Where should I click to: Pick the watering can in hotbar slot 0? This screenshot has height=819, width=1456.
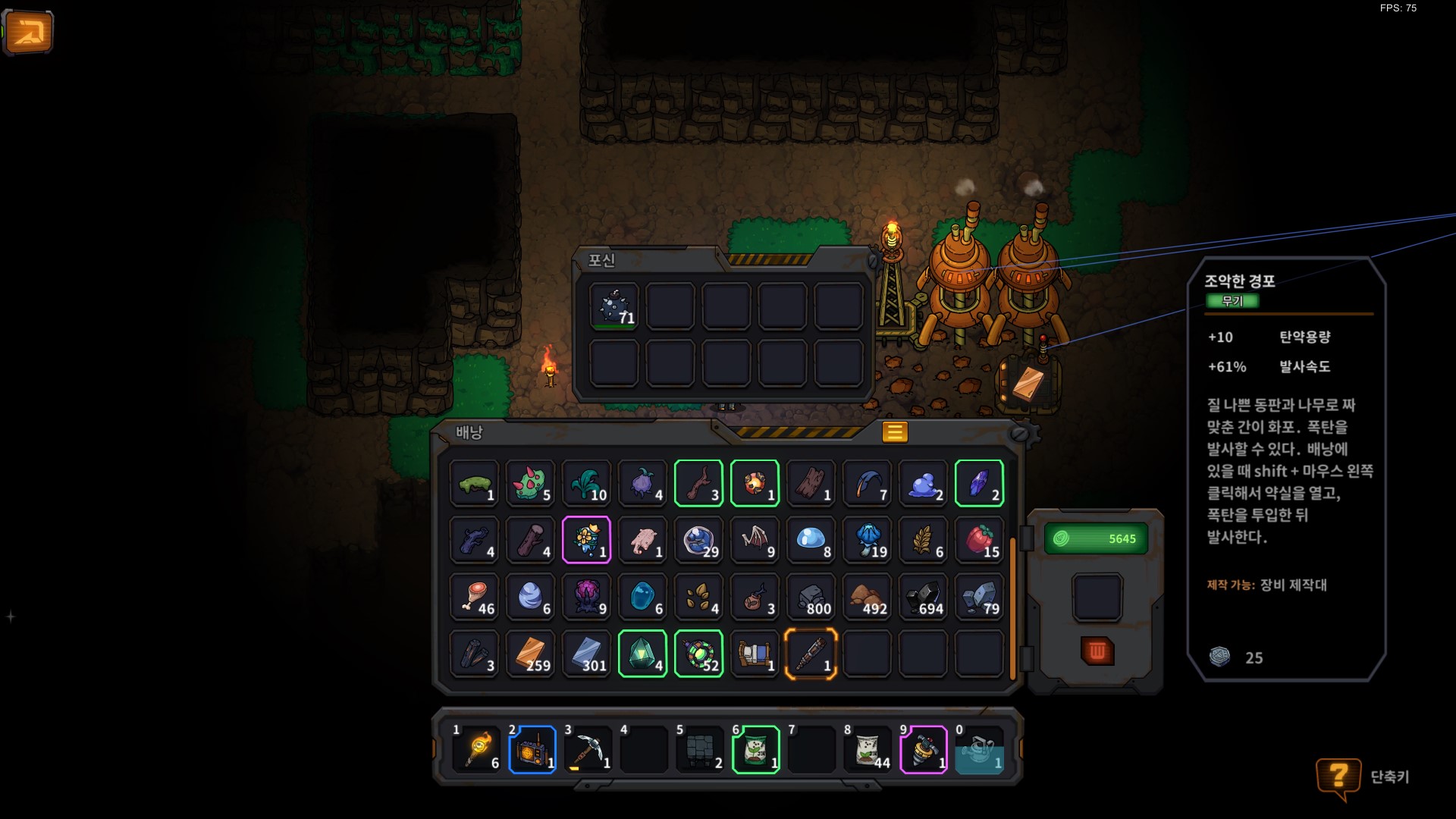tap(979, 750)
